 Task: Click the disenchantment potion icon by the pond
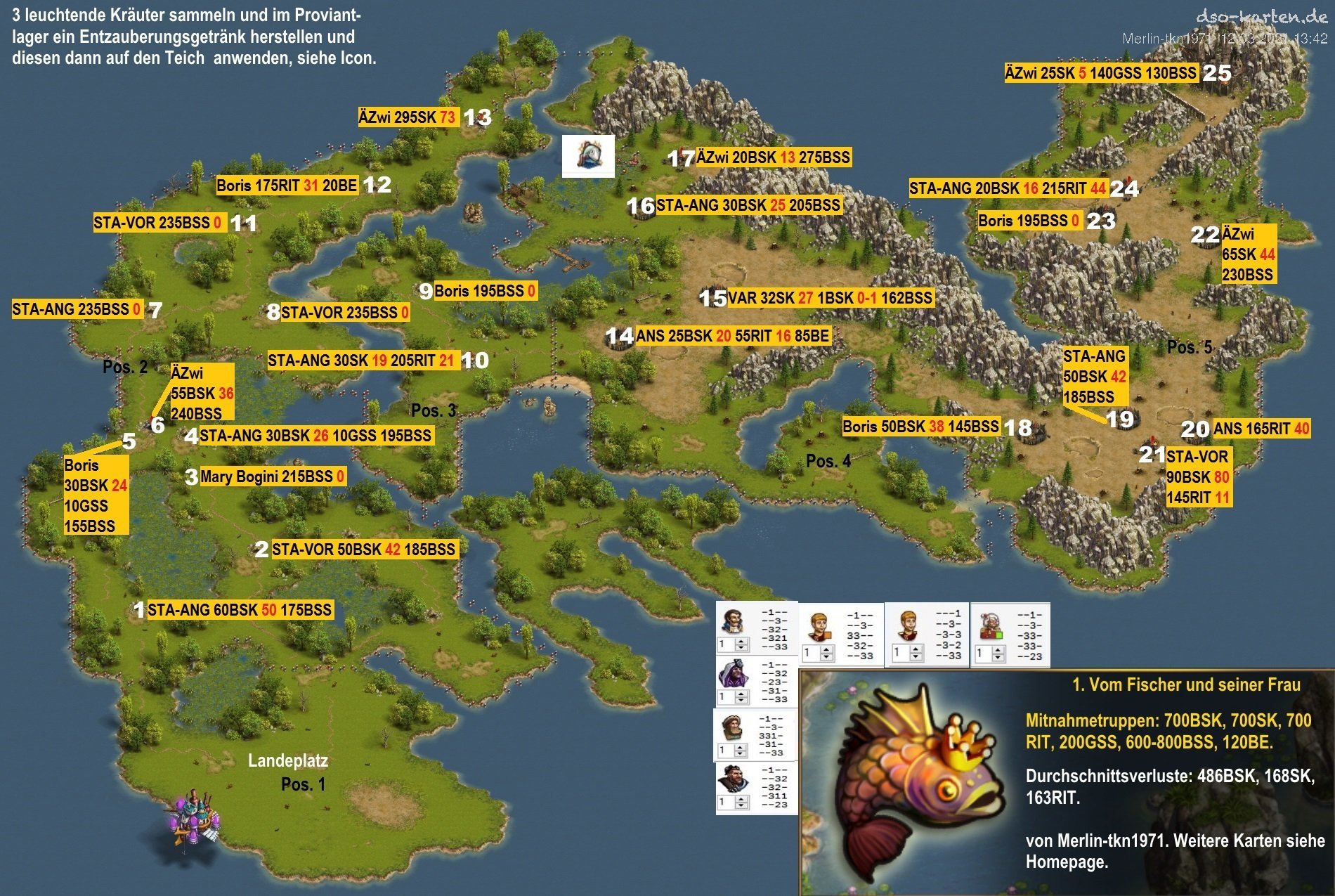[x=588, y=155]
